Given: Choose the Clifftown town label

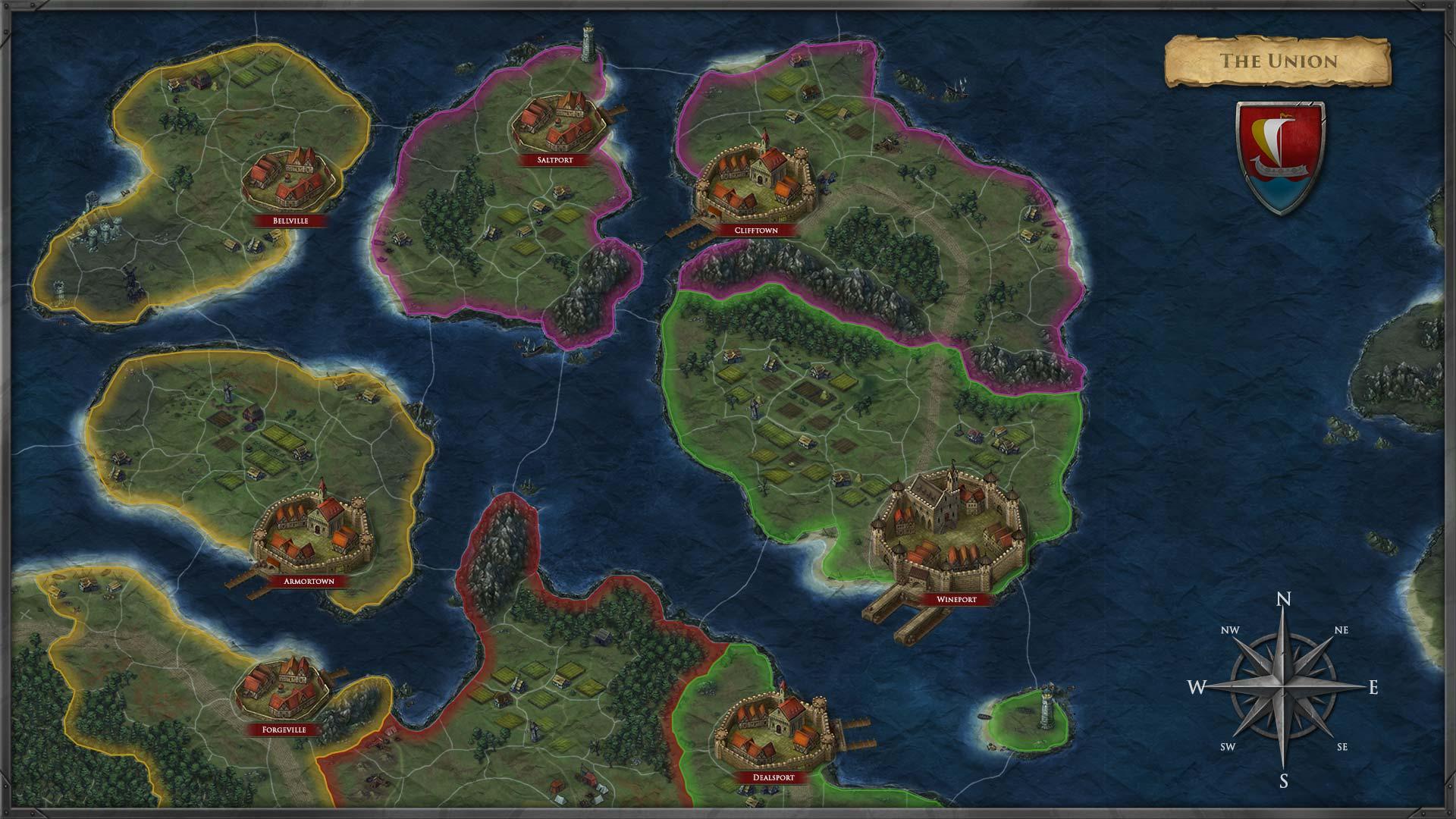Looking at the screenshot, I should coord(755,230).
